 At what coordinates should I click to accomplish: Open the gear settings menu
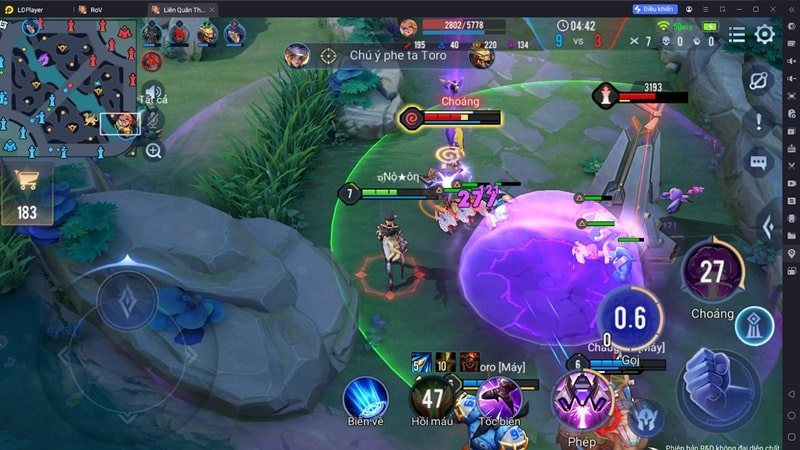(765, 34)
